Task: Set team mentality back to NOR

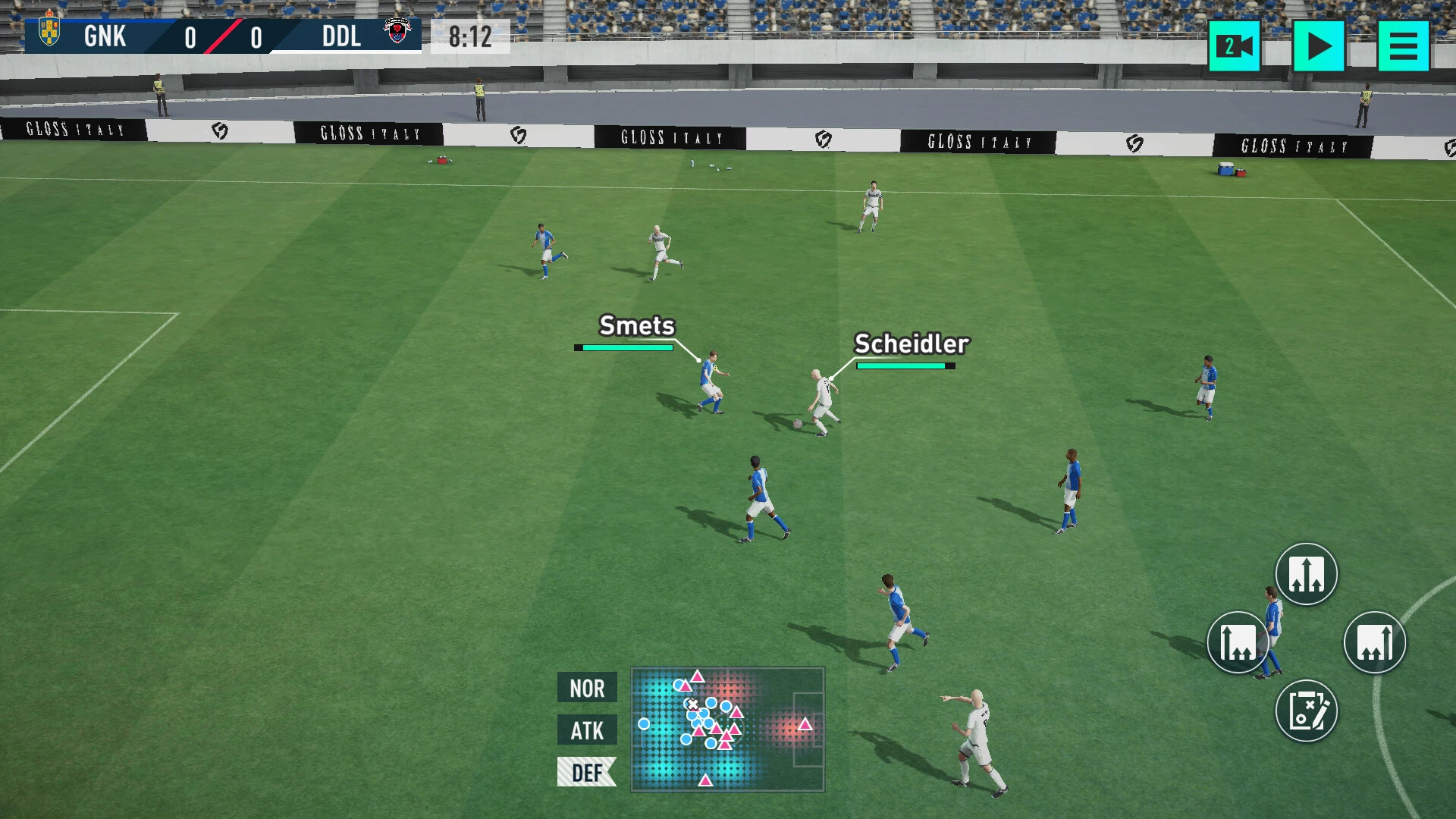Action: click(x=586, y=689)
